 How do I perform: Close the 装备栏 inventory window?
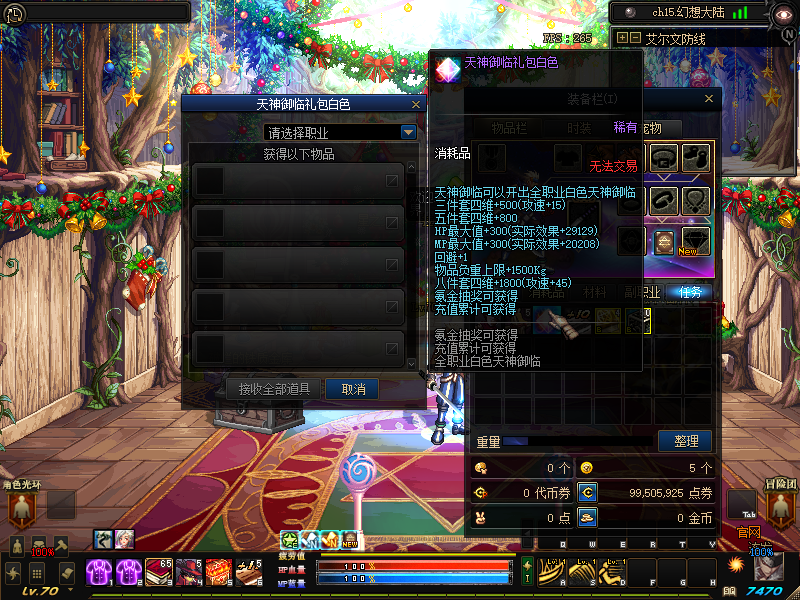tap(709, 99)
